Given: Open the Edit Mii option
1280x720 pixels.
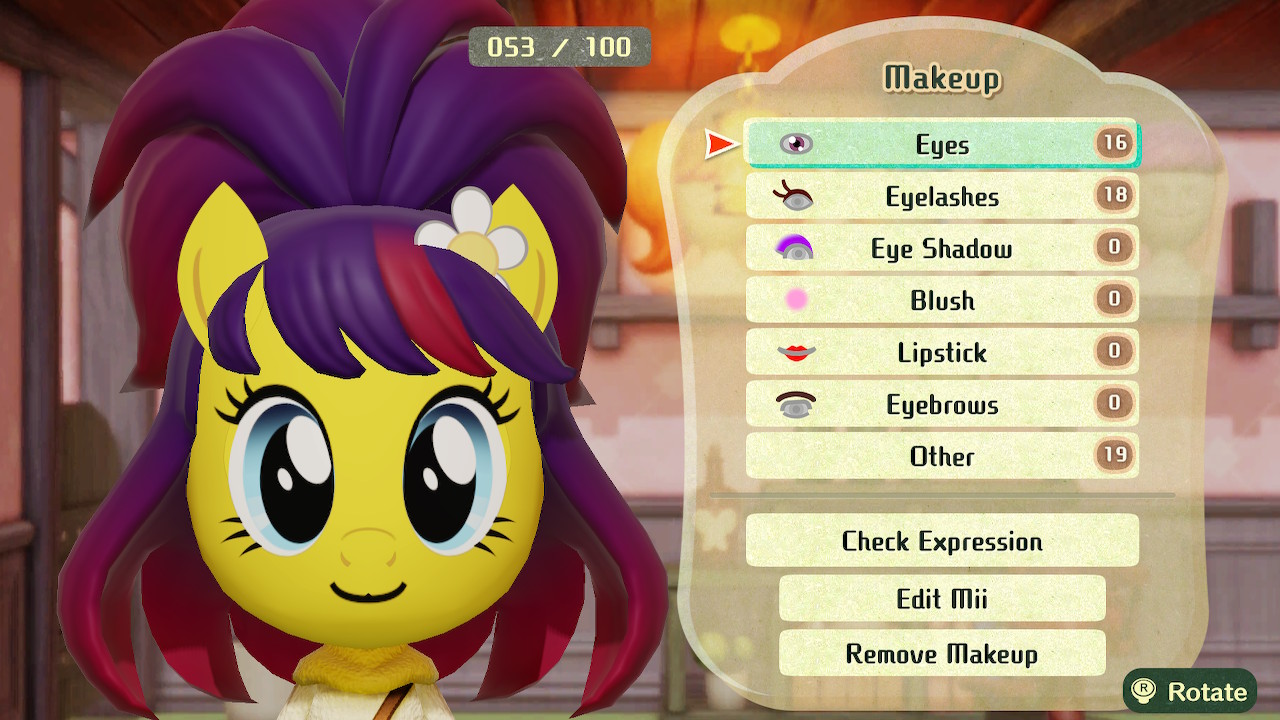Looking at the screenshot, I should click(x=941, y=598).
